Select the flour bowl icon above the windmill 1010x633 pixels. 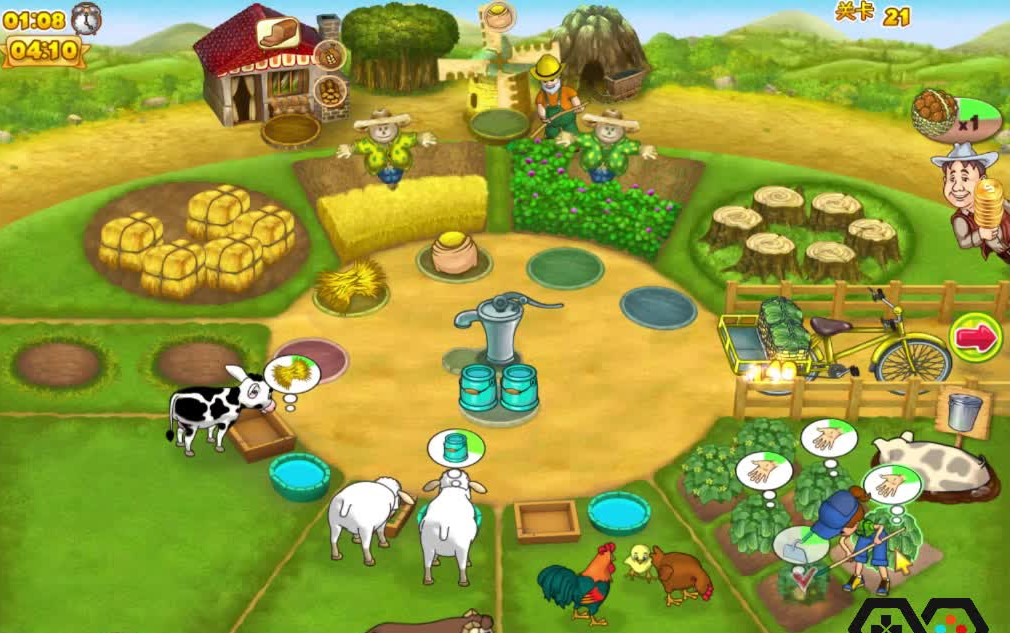pos(497,16)
